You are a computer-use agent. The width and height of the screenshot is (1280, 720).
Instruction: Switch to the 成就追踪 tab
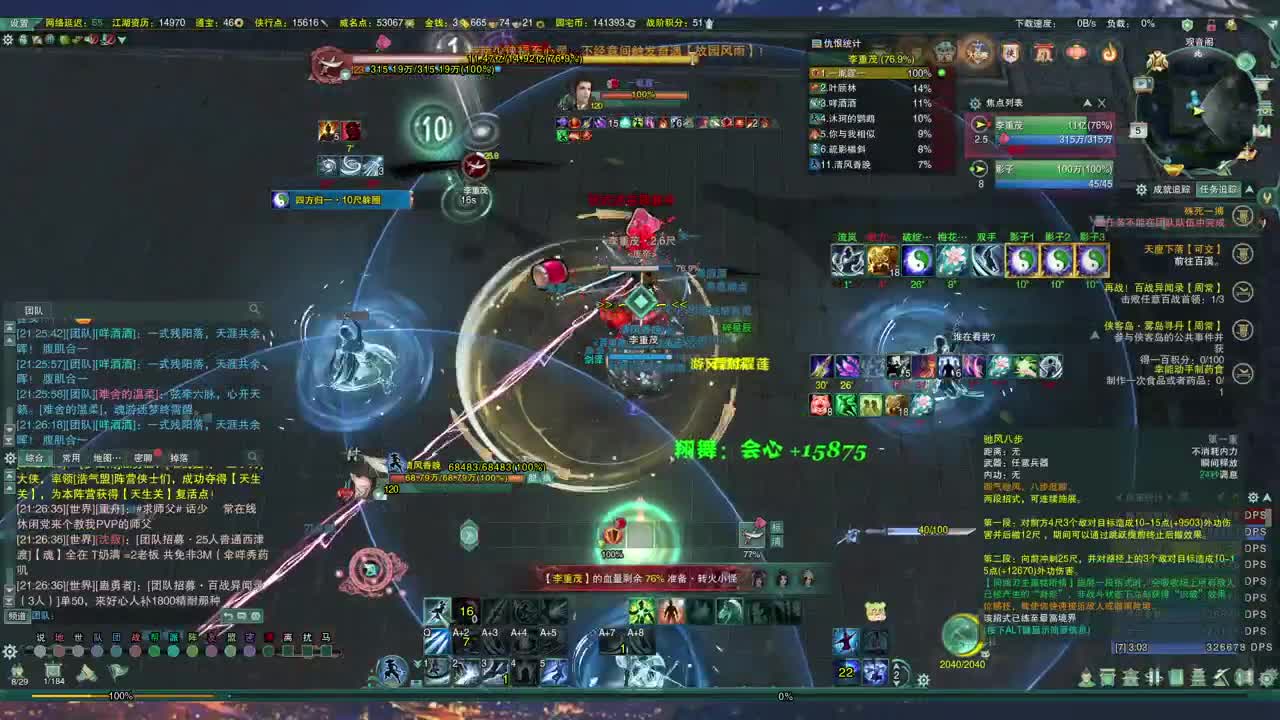point(1172,187)
